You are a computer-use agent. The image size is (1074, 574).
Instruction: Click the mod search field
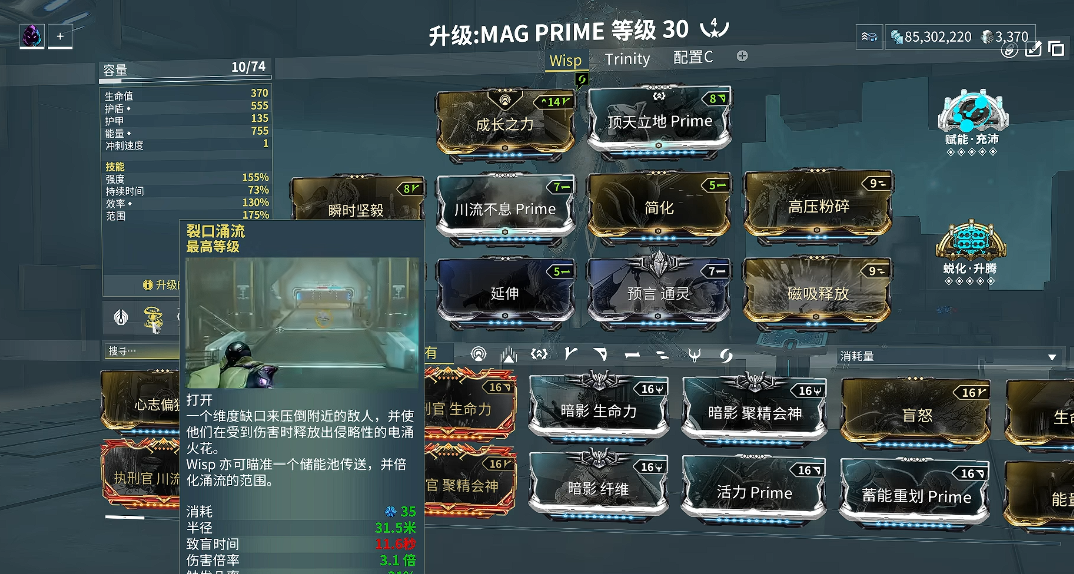point(140,351)
